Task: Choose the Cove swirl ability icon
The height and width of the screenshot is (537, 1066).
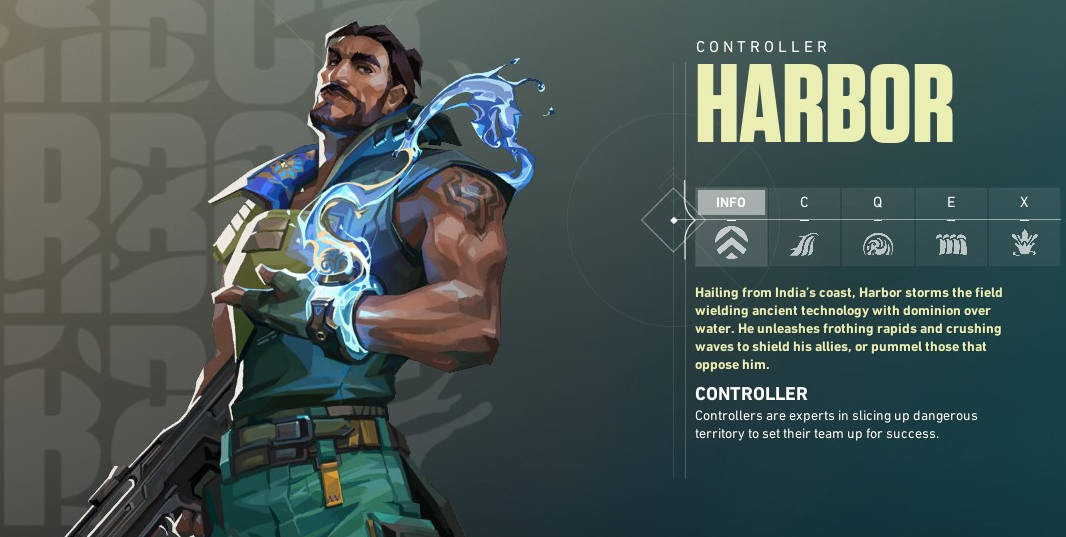Action: point(877,243)
